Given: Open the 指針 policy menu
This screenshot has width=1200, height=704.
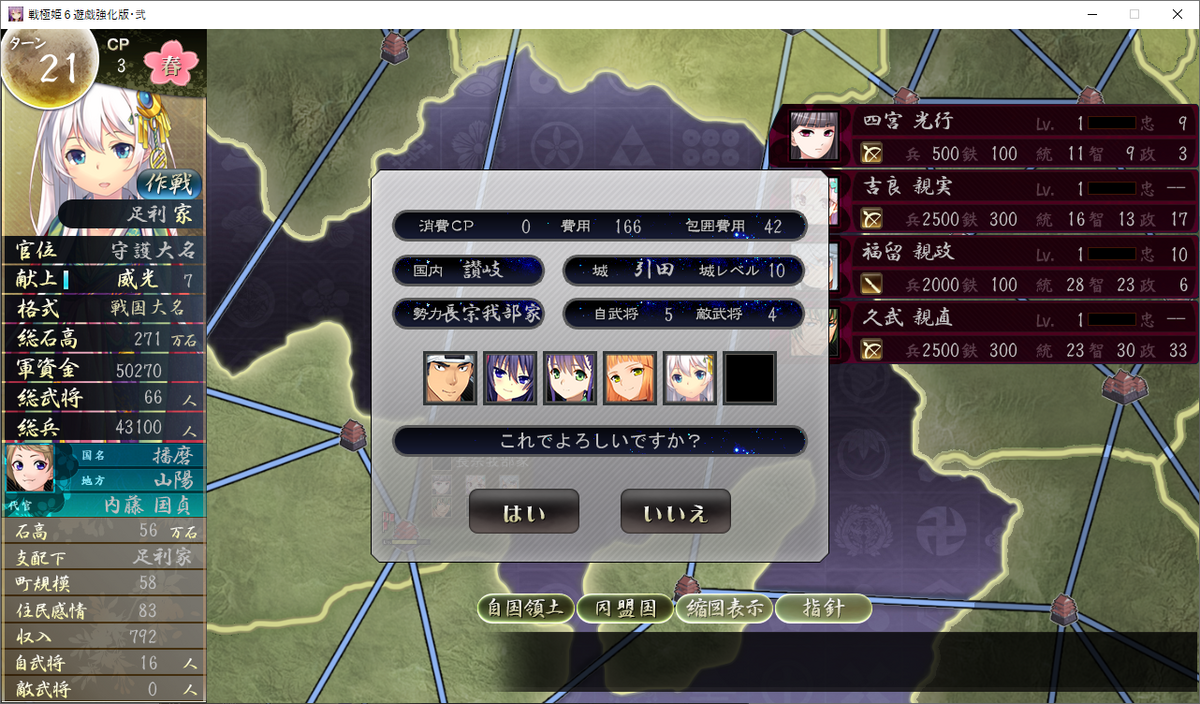Looking at the screenshot, I should 823,608.
